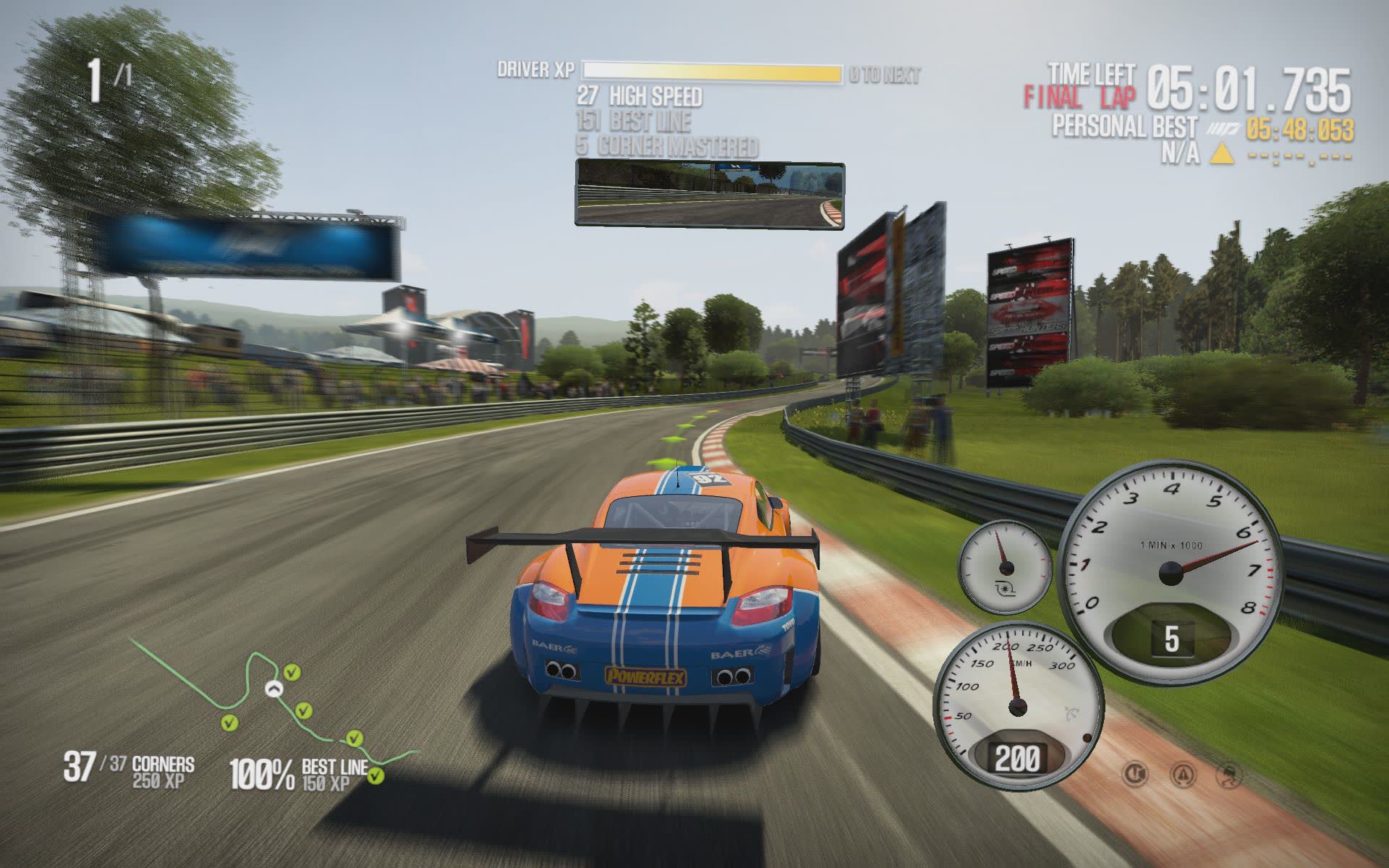Click the player position marker on minimap
This screenshot has width=1389, height=868.
[273, 689]
